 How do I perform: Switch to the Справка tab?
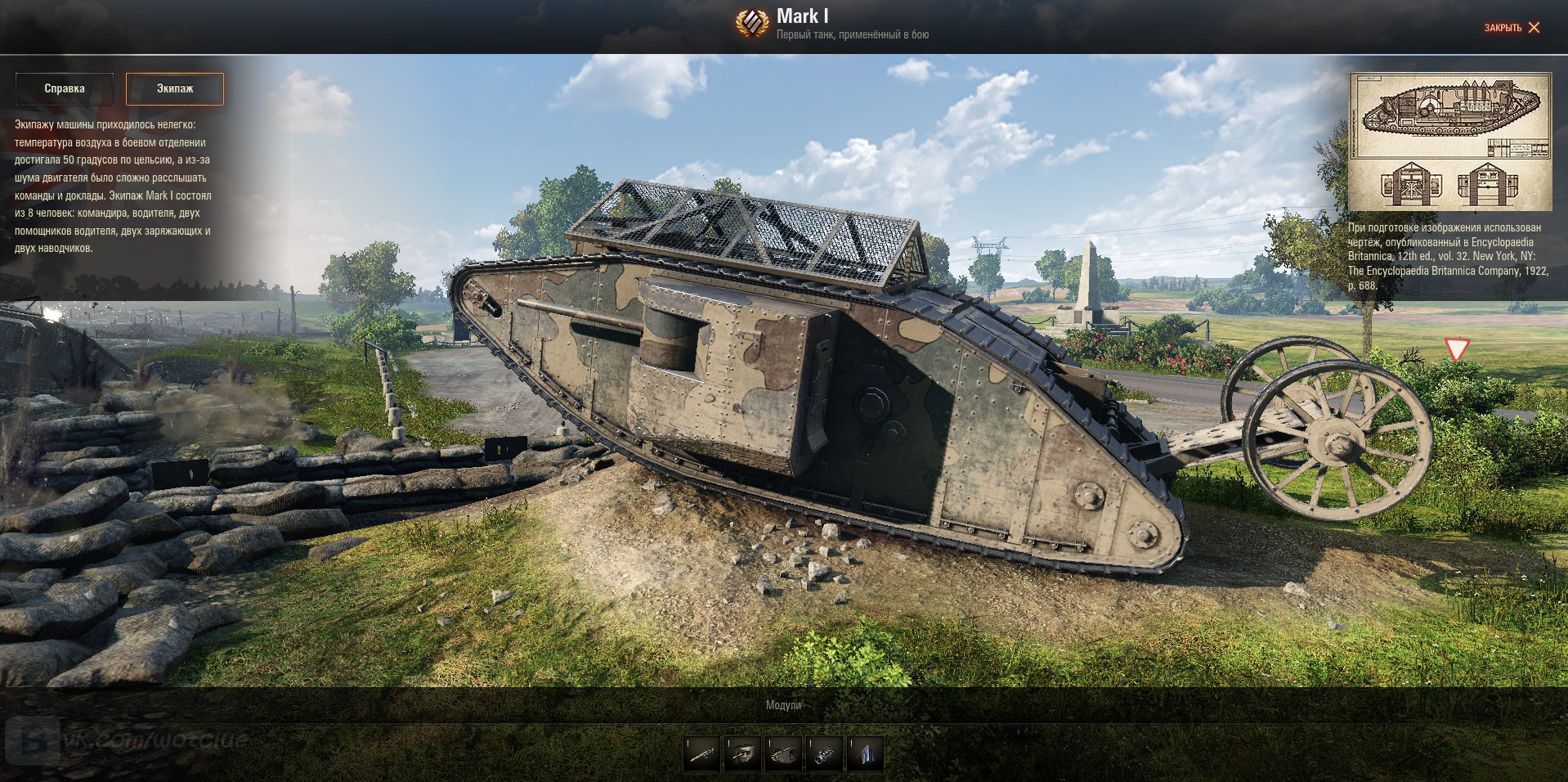pos(65,88)
